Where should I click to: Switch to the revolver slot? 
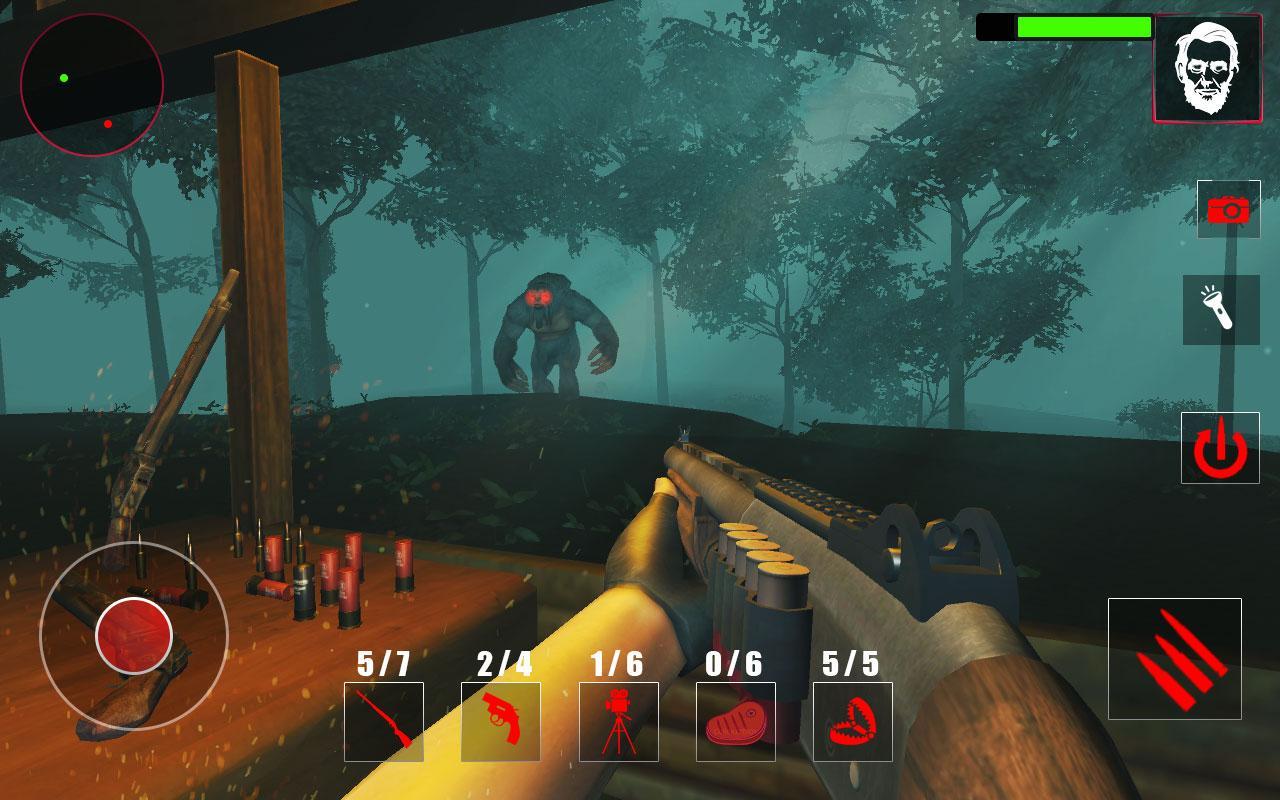coord(500,721)
